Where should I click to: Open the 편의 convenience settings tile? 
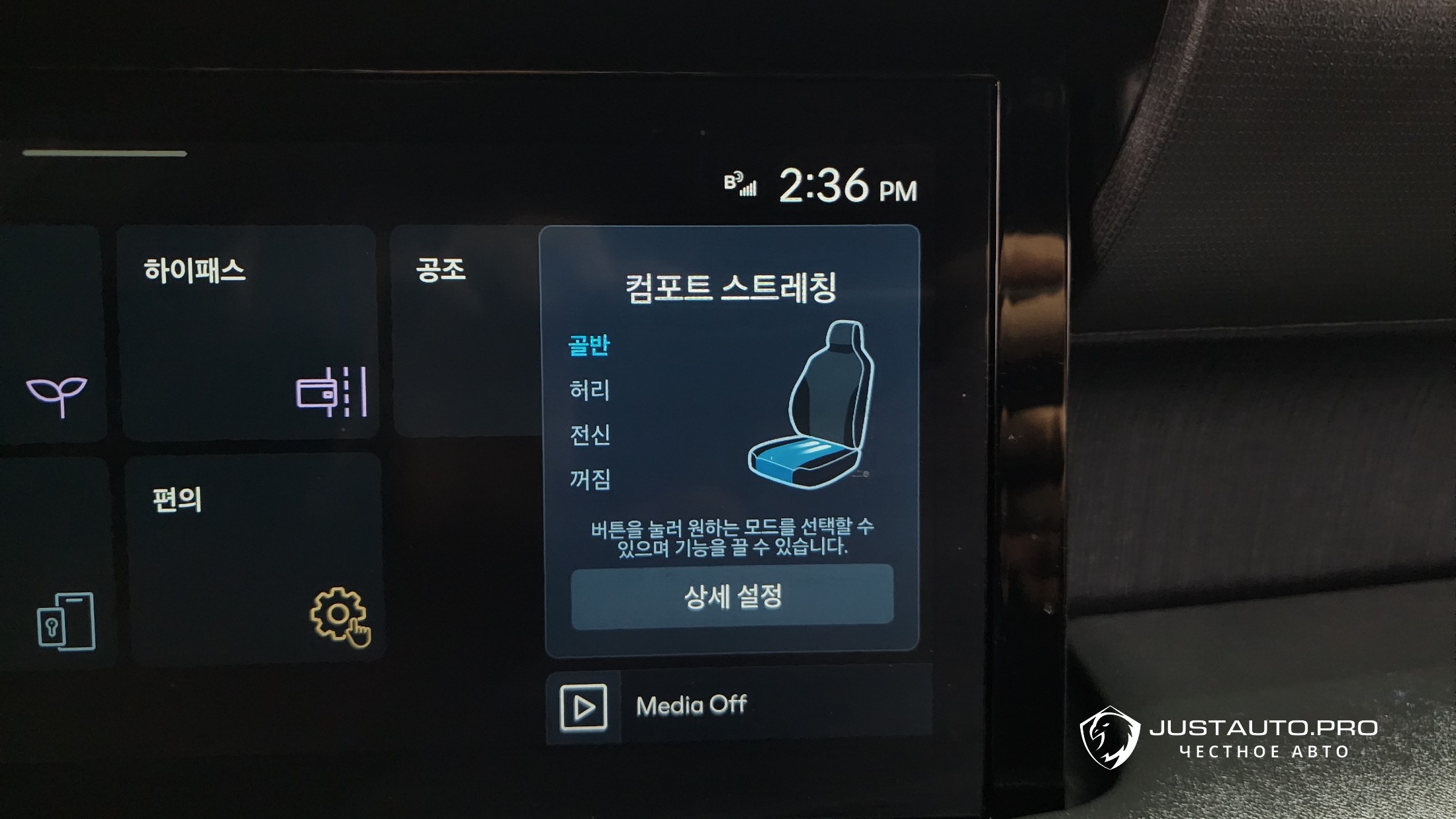[x=255, y=559]
